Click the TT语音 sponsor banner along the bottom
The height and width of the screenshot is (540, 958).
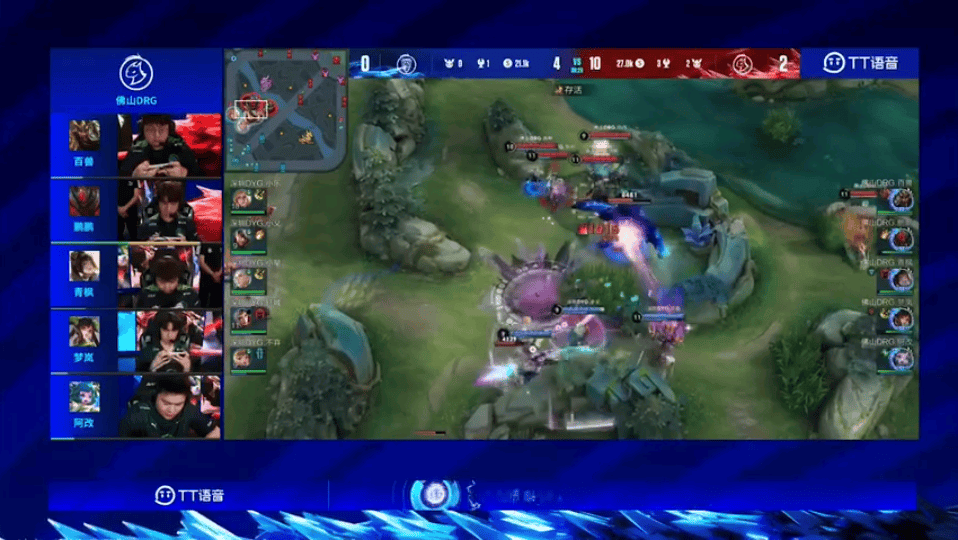pos(190,495)
